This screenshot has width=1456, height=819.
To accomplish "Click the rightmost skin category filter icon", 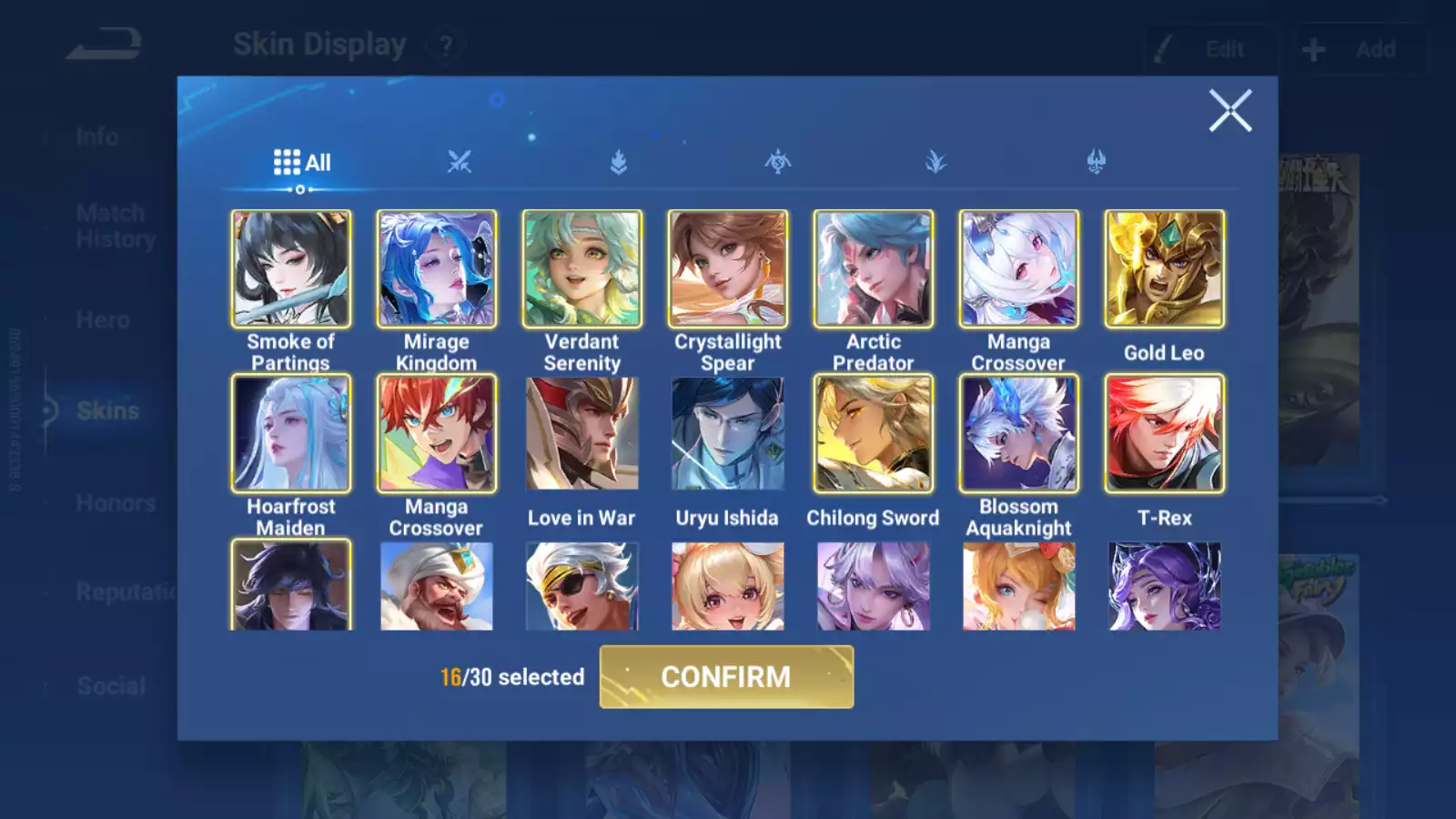I will pyautogui.click(x=1095, y=162).
